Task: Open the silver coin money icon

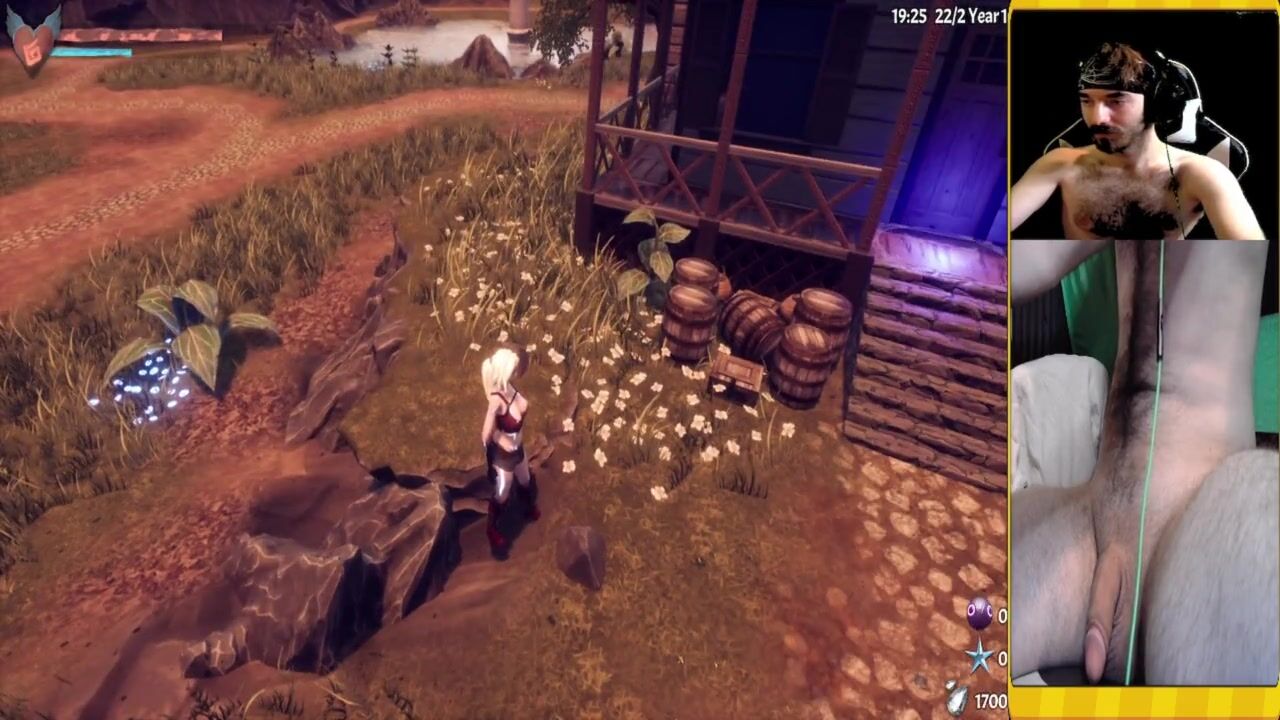Action: click(958, 699)
